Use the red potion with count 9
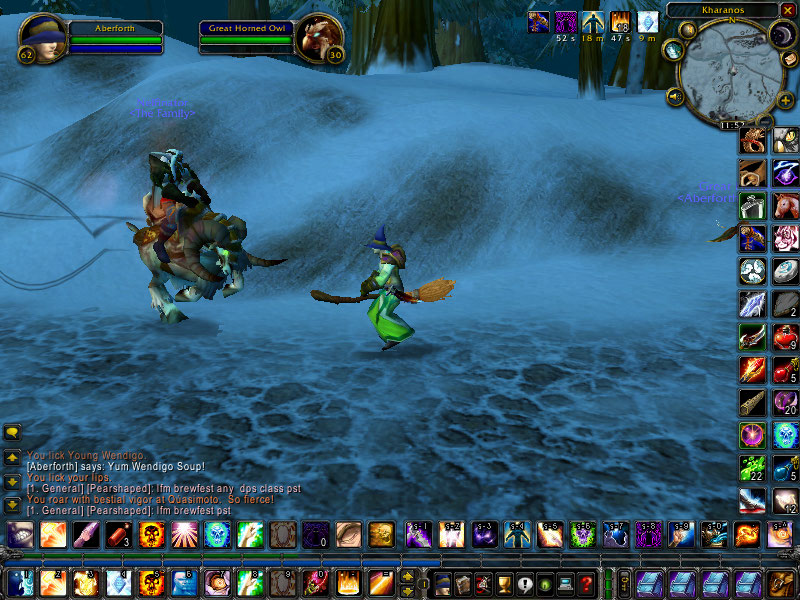Screen dimensions: 800x600 [x=786, y=337]
